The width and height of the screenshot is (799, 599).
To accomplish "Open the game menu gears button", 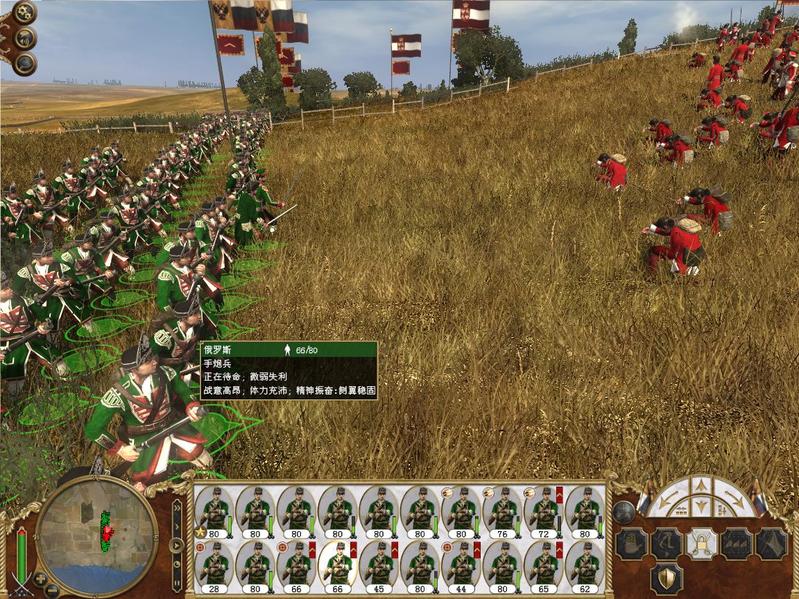I will pos(22,12).
